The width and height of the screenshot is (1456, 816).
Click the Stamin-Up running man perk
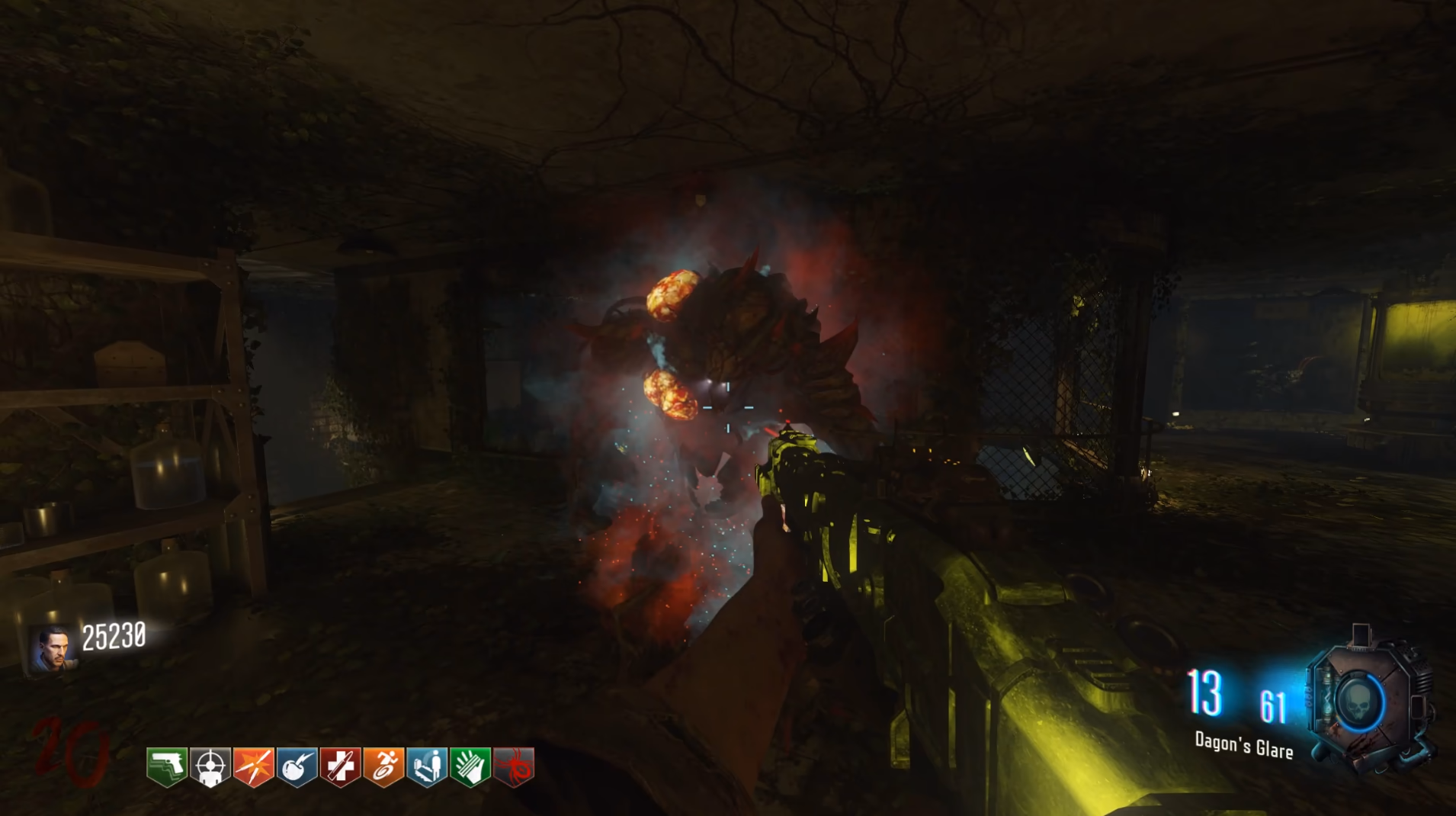(383, 766)
